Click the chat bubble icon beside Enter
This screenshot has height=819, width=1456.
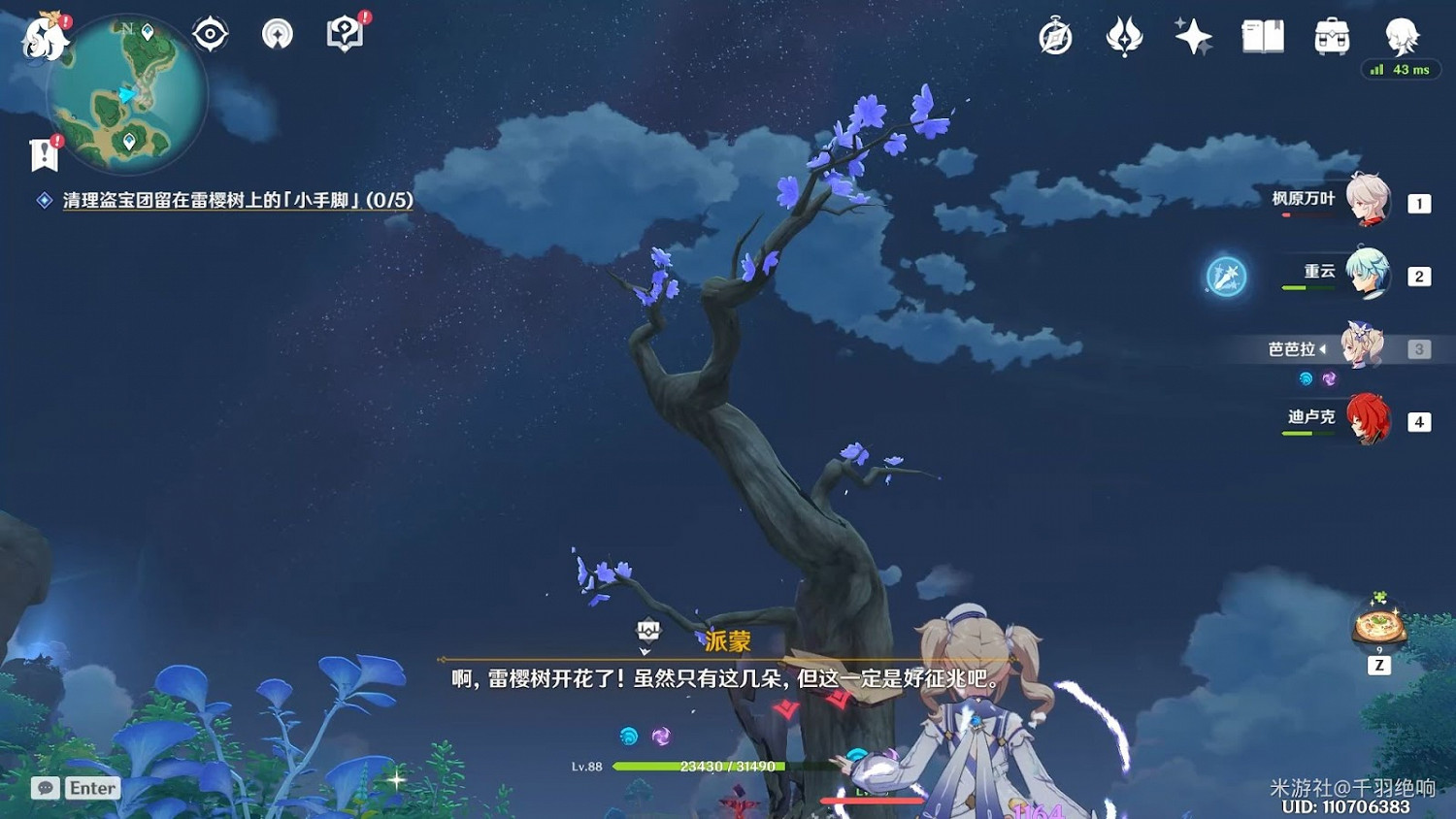click(x=46, y=788)
